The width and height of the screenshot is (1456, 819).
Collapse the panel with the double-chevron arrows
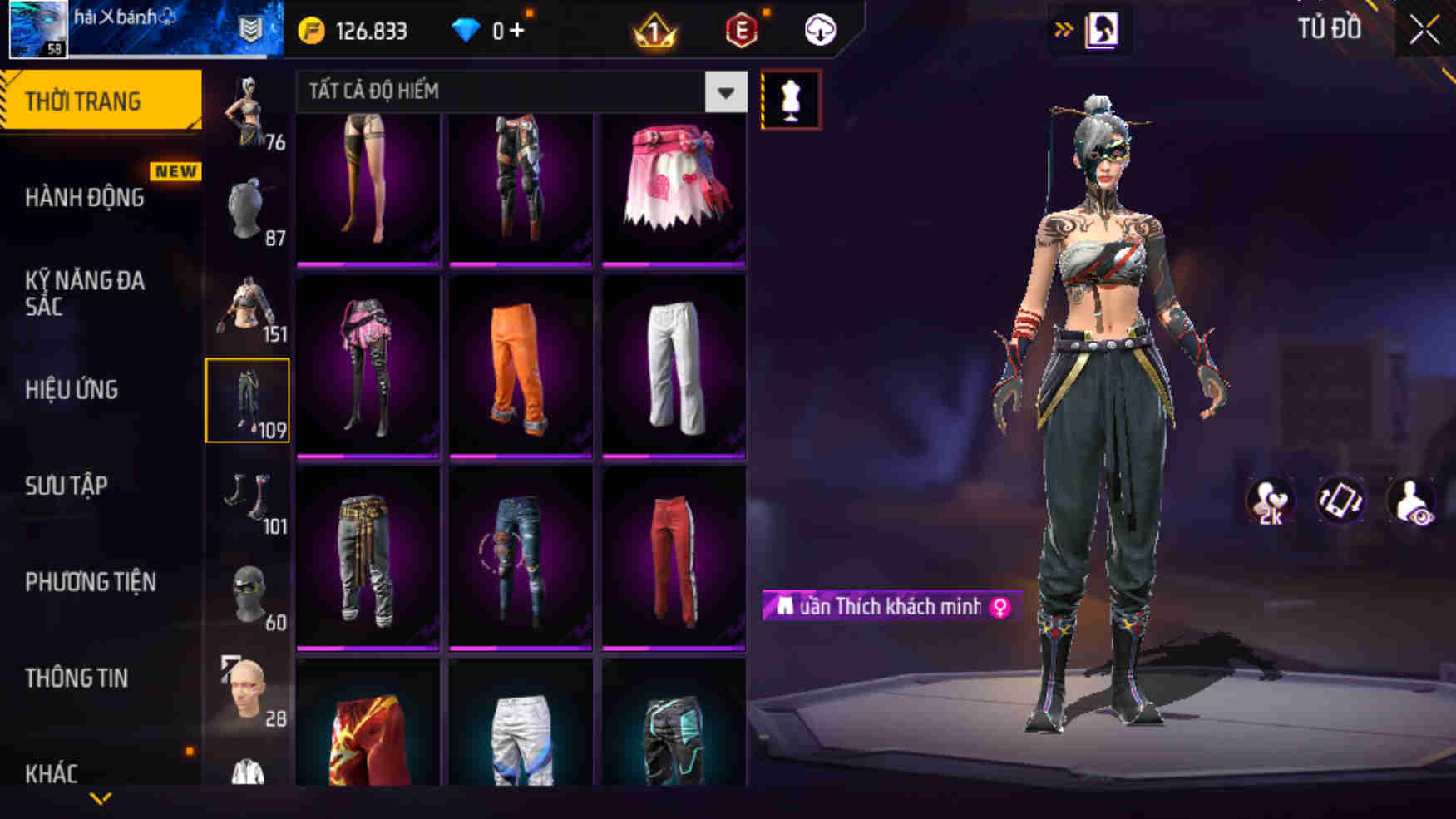pyautogui.click(x=1062, y=27)
